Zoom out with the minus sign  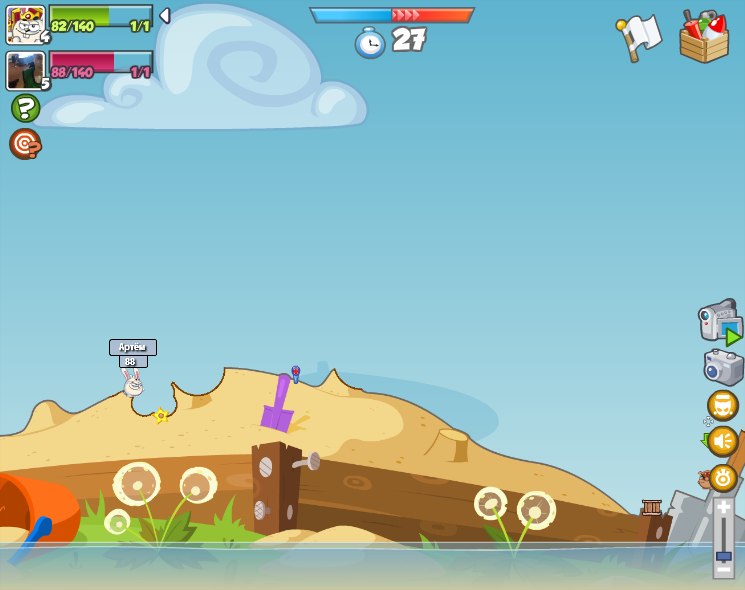(723, 570)
